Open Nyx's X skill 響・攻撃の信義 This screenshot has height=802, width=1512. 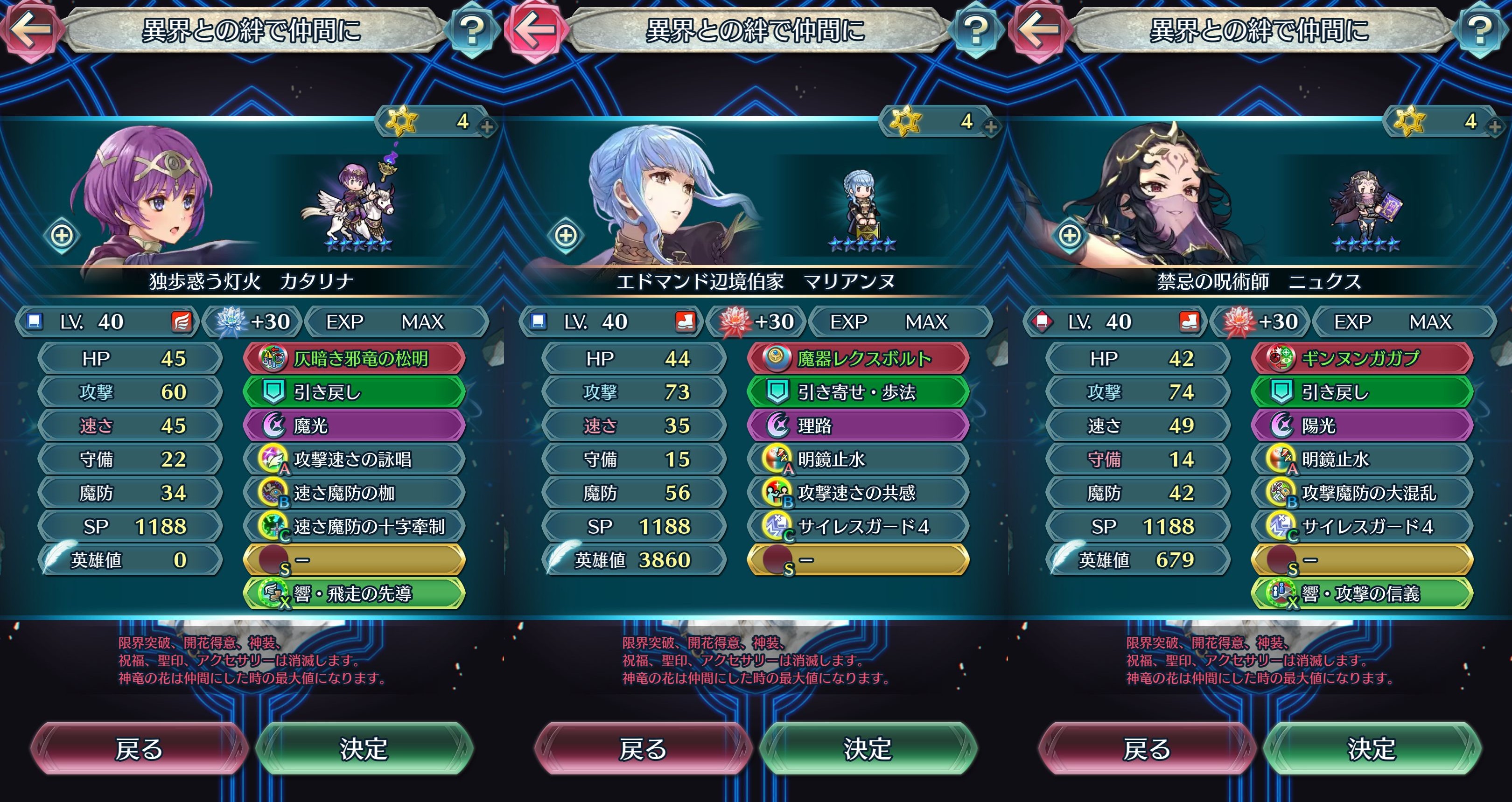[1362, 594]
